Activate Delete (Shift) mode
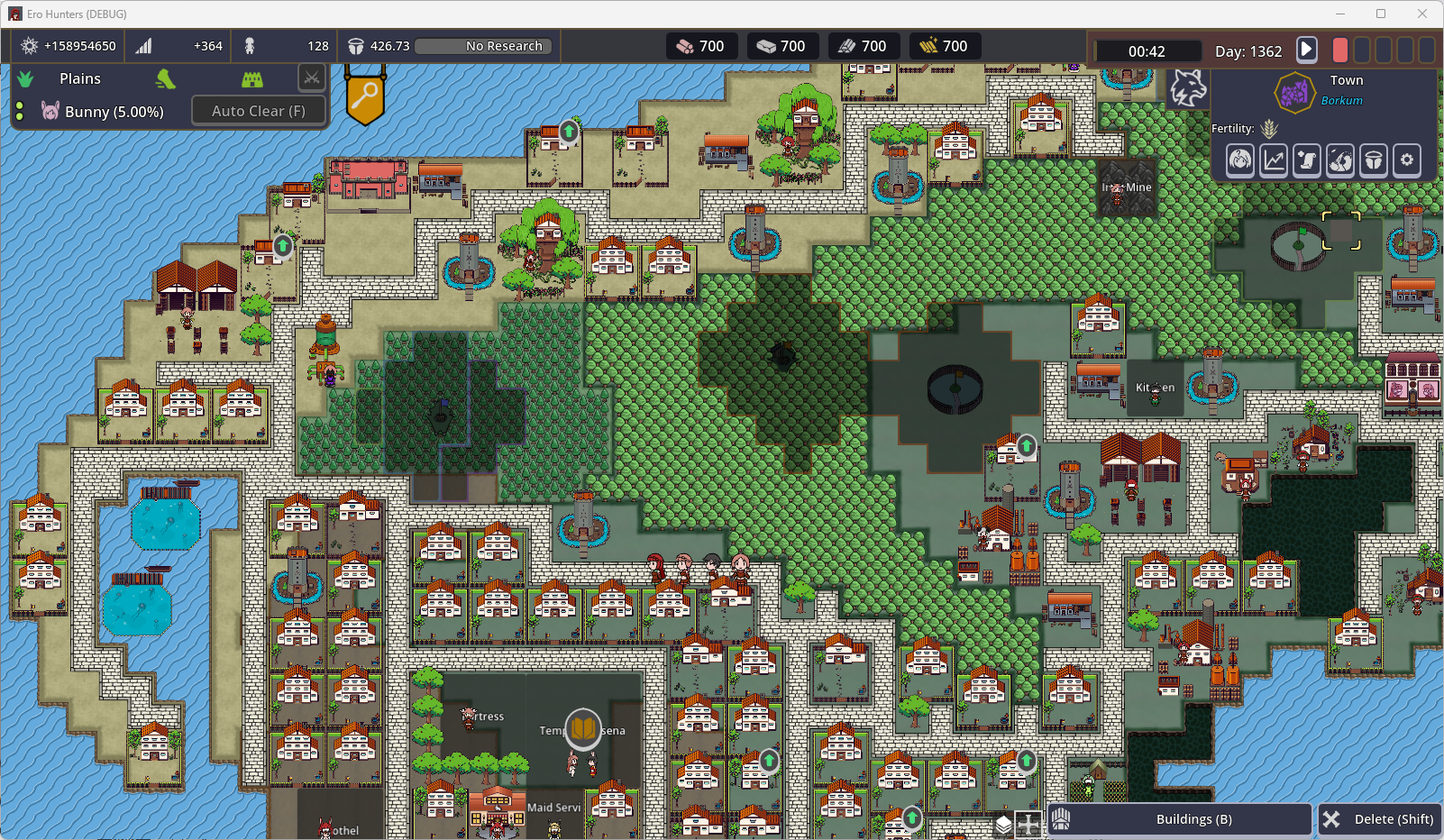 coord(1379,818)
